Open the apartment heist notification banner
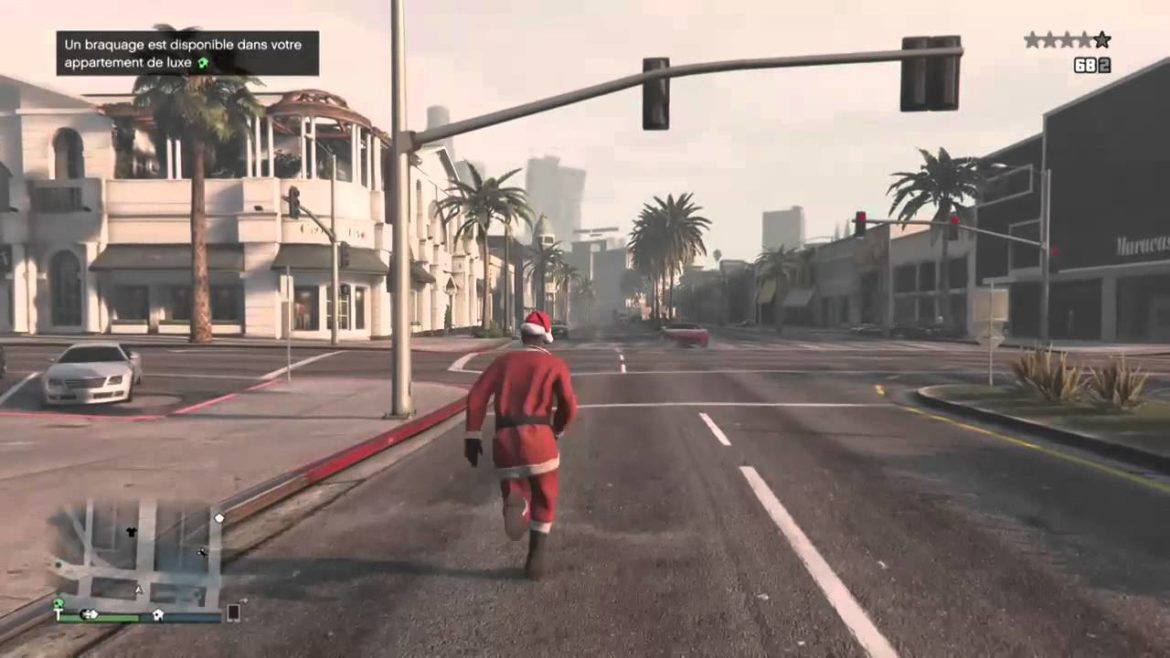The height and width of the screenshot is (658, 1170). click(187, 53)
